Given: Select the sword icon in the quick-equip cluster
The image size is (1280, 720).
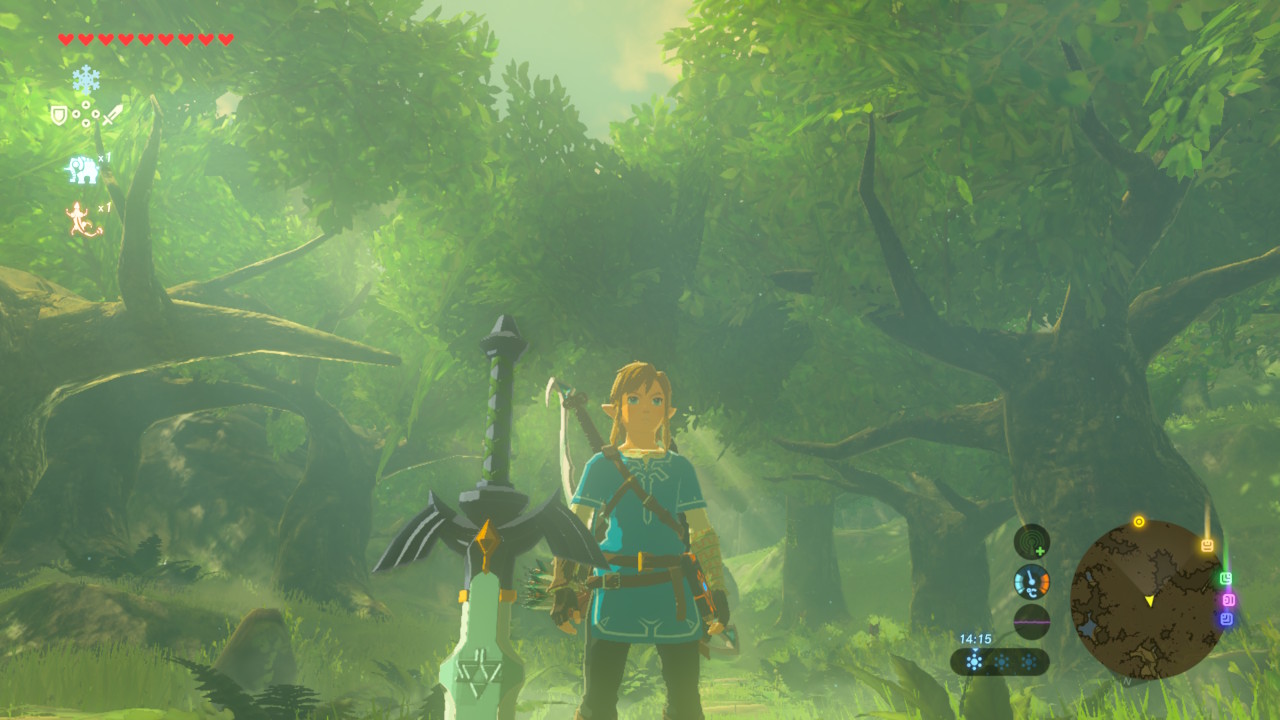Looking at the screenshot, I should click(x=112, y=115).
